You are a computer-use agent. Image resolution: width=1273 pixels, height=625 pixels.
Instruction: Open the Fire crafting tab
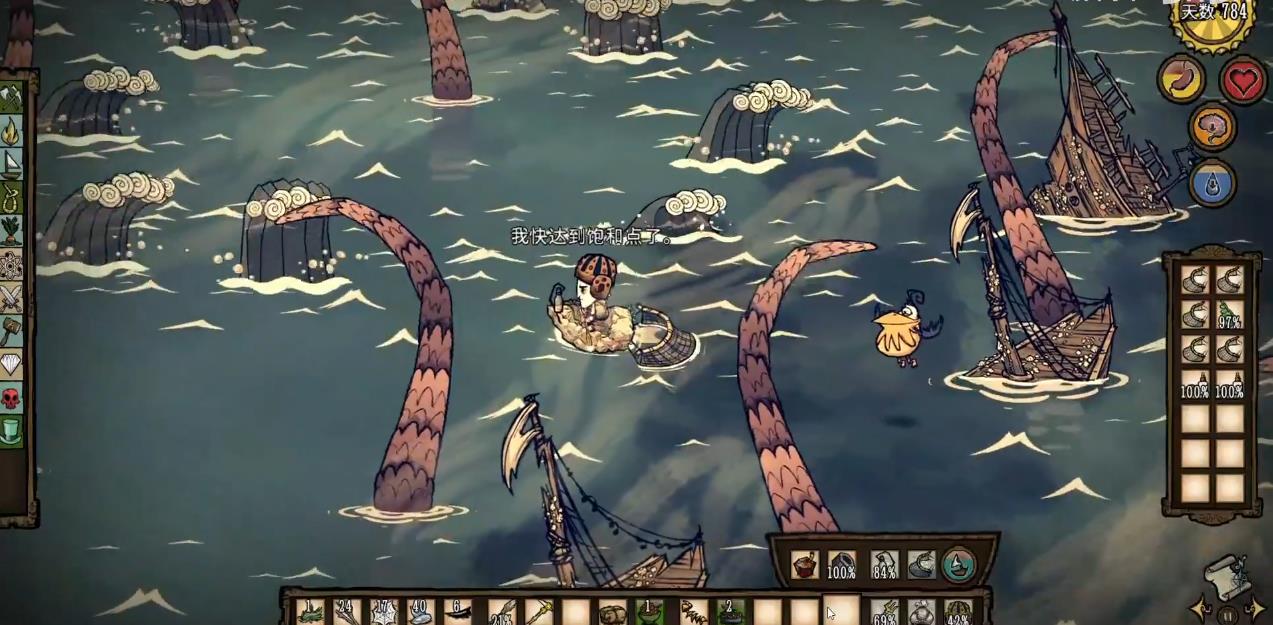pyautogui.click(x=11, y=130)
